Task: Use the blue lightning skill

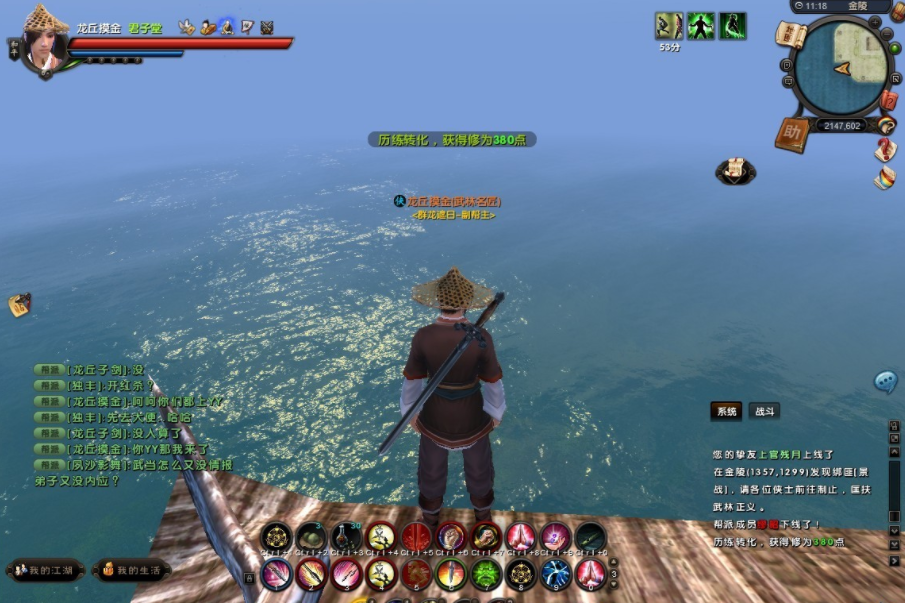Action: tap(555, 573)
